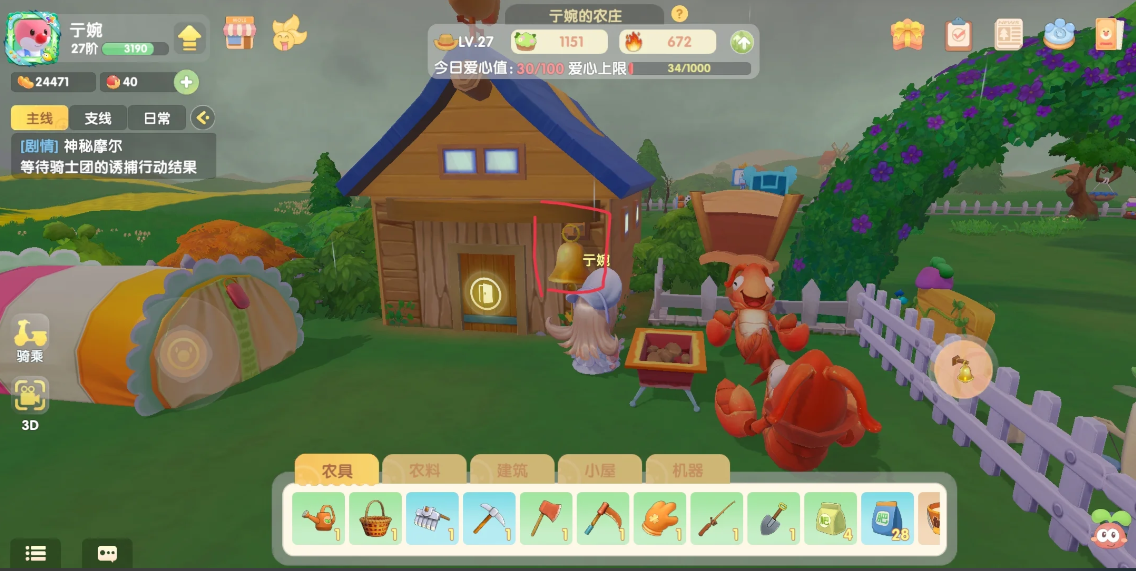The width and height of the screenshot is (1136, 571).
Task: Select the blue fertilizer bag slot
Action: click(887, 519)
